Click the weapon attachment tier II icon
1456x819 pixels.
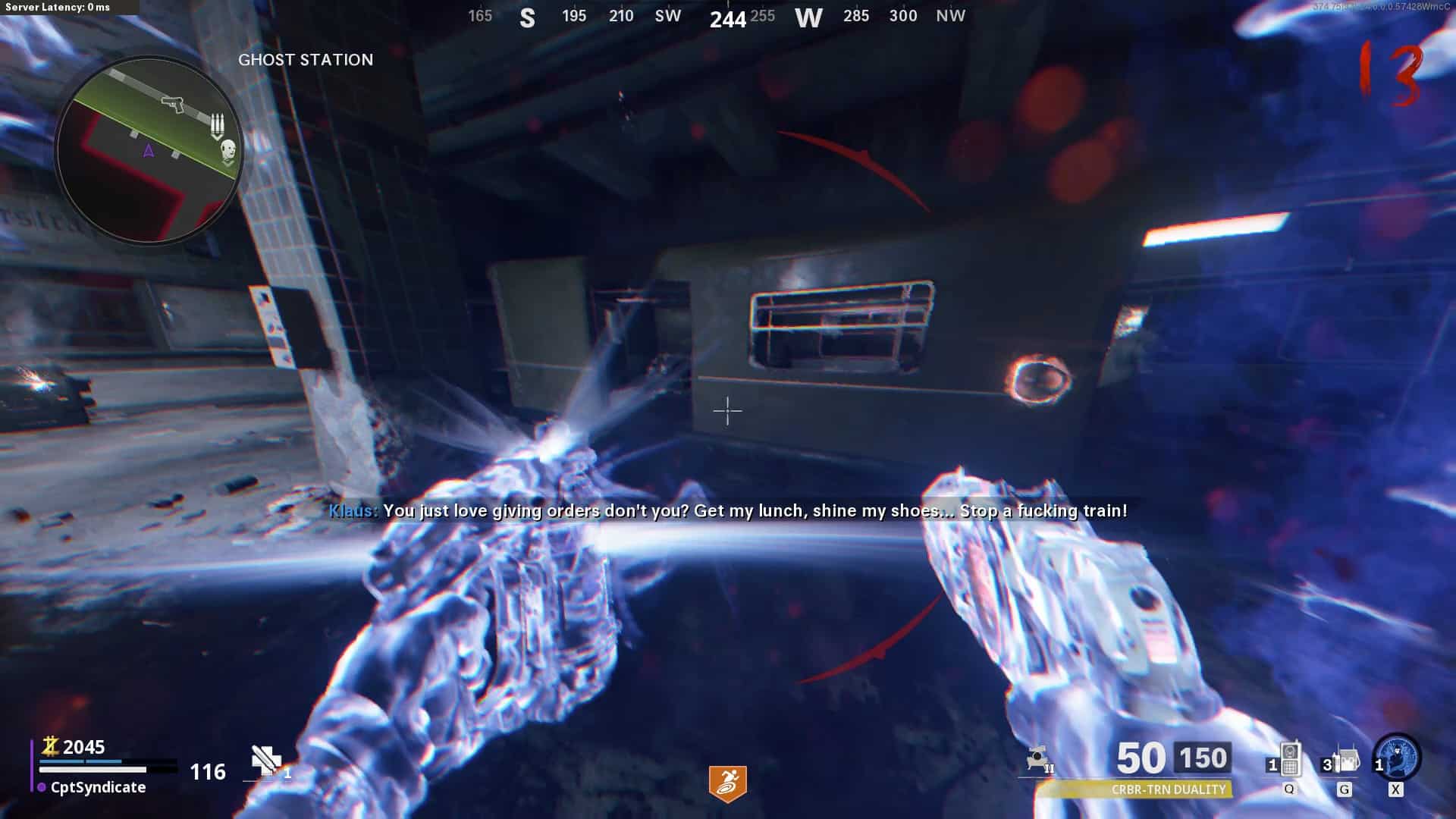click(x=1039, y=759)
